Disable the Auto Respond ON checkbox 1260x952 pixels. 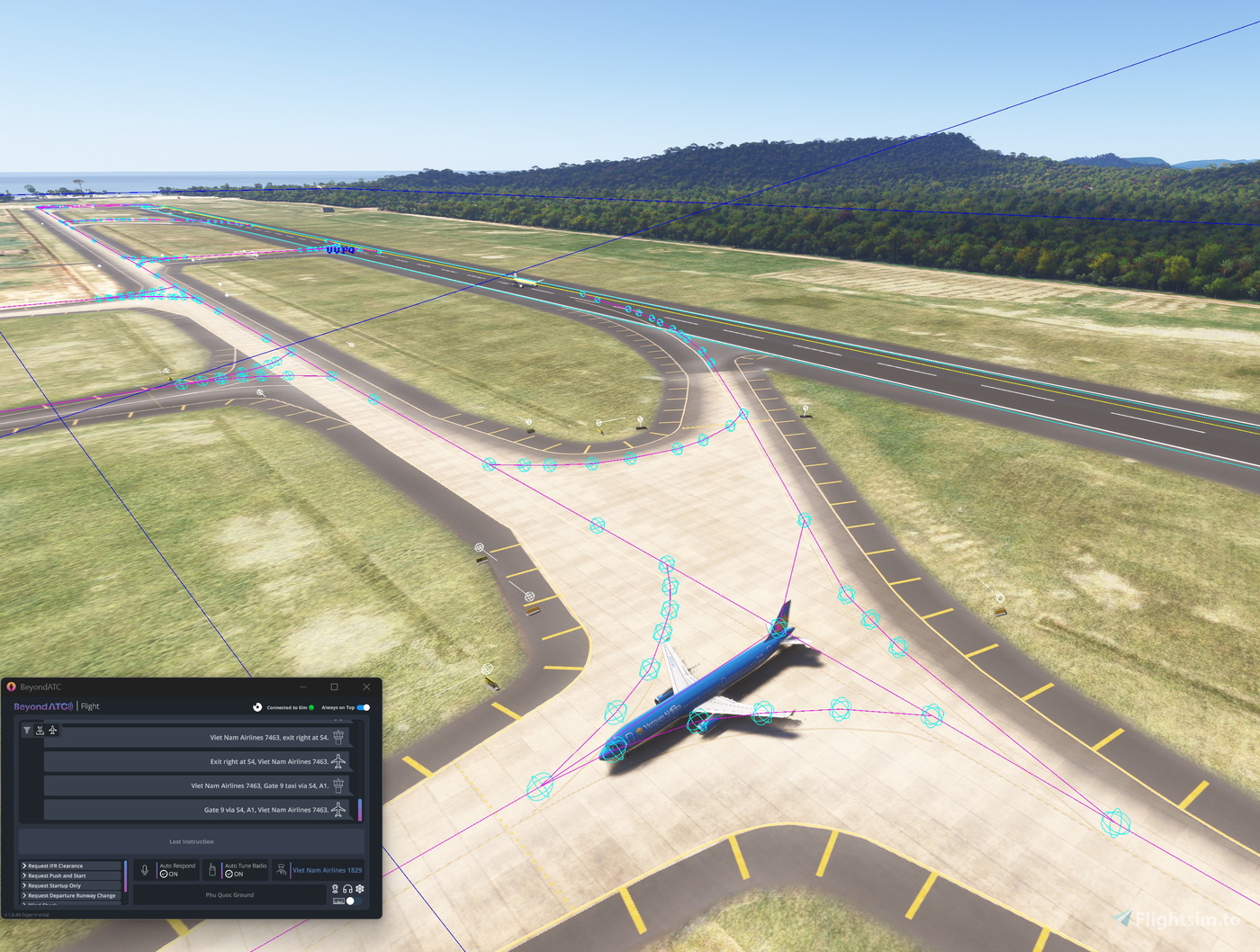coord(165,873)
